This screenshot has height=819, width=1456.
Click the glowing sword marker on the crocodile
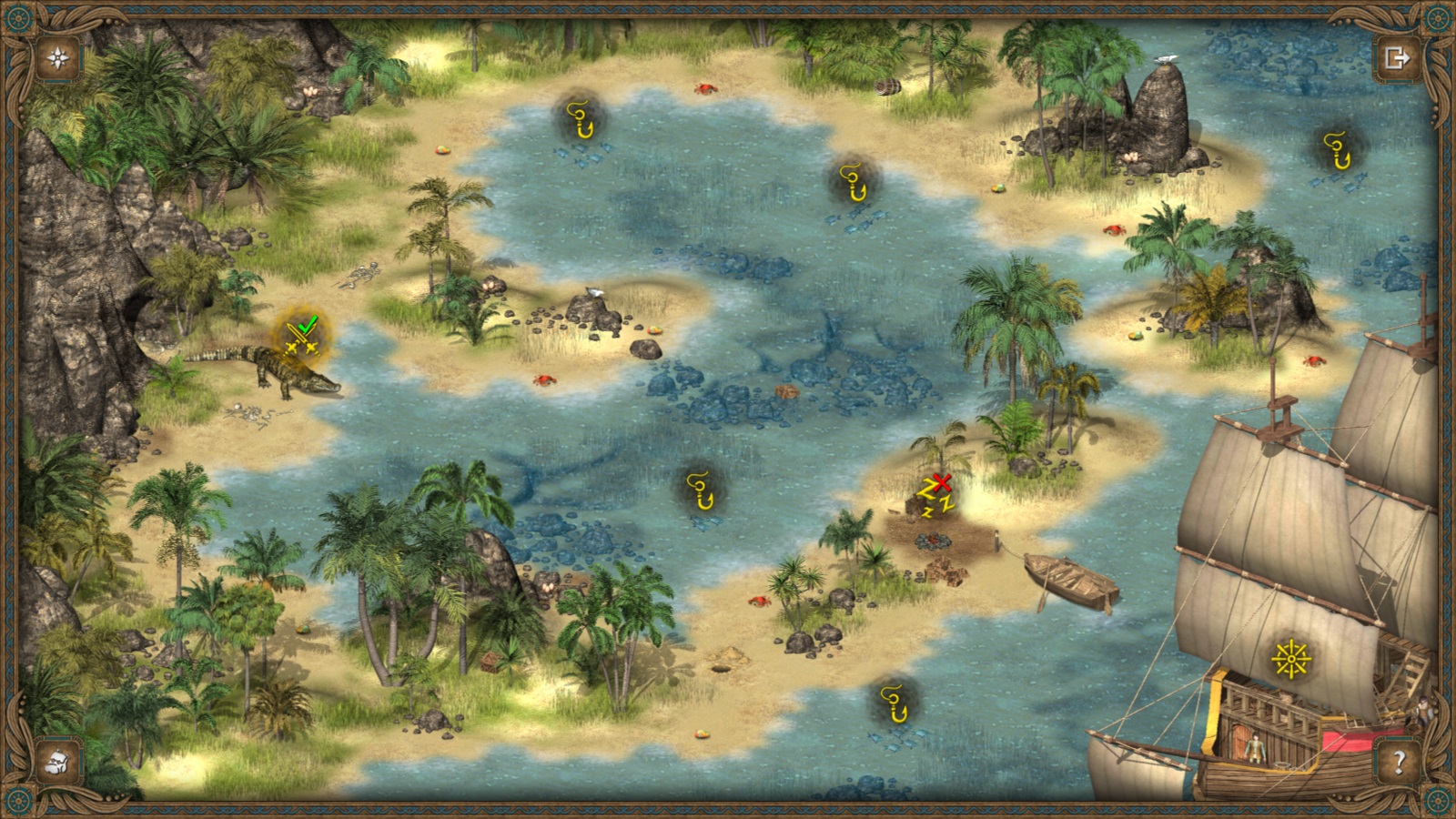(x=300, y=337)
